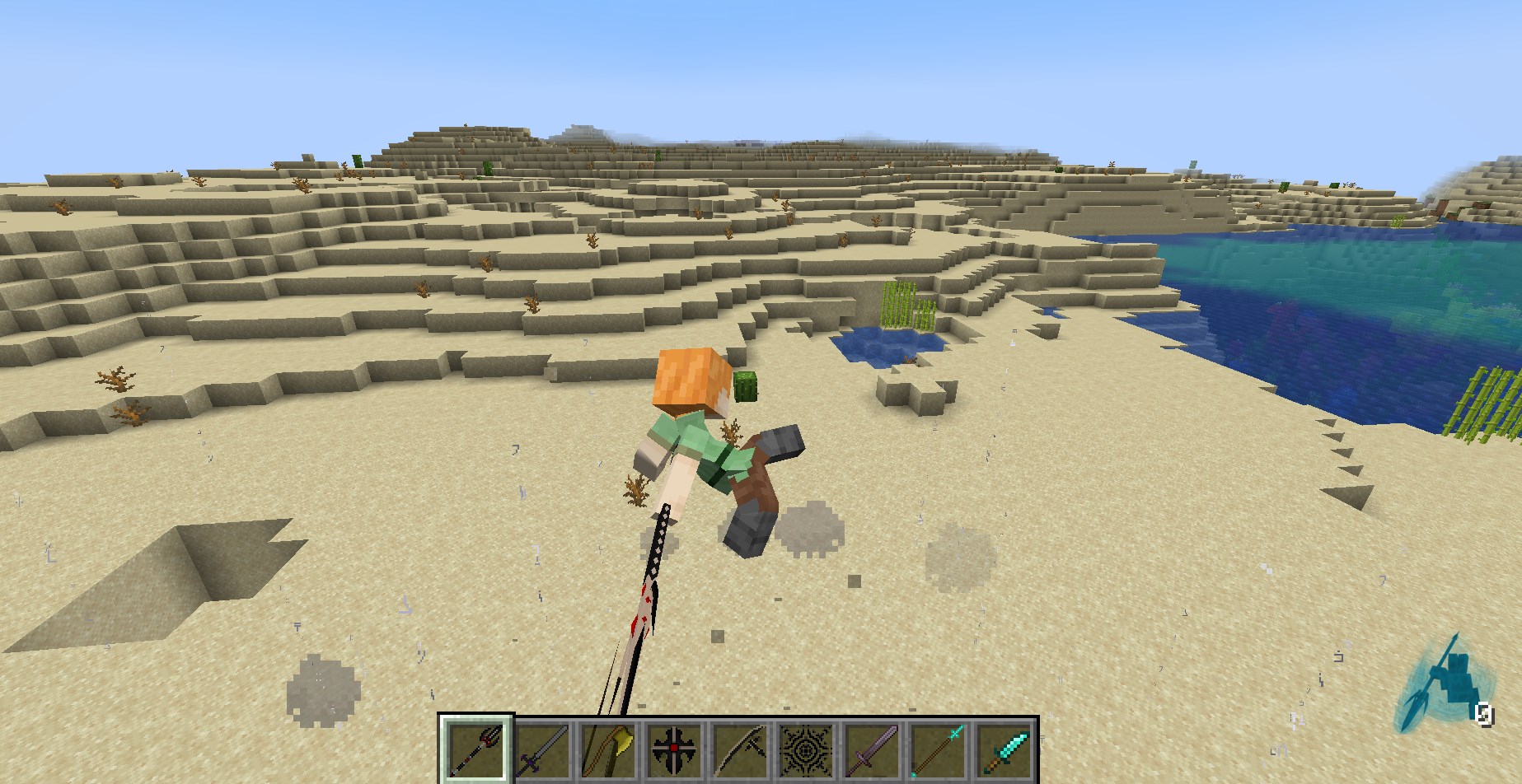Image resolution: width=1522 pixels, height=784 pixels.
Task: Activate the blue spear skill icon
Action: pyautogui.click(x=1442, y=692)
